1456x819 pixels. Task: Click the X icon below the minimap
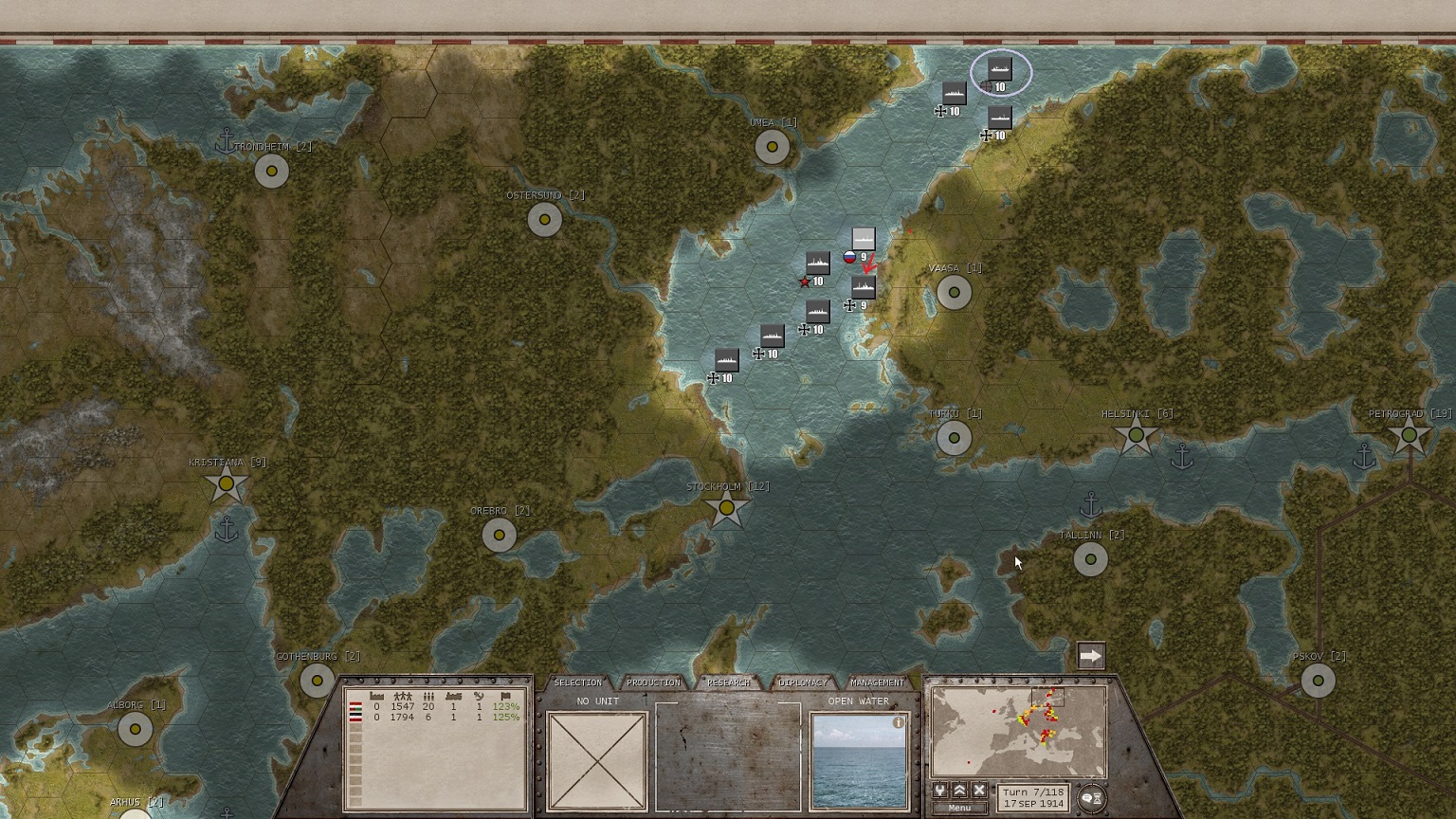tap(979, 791)
